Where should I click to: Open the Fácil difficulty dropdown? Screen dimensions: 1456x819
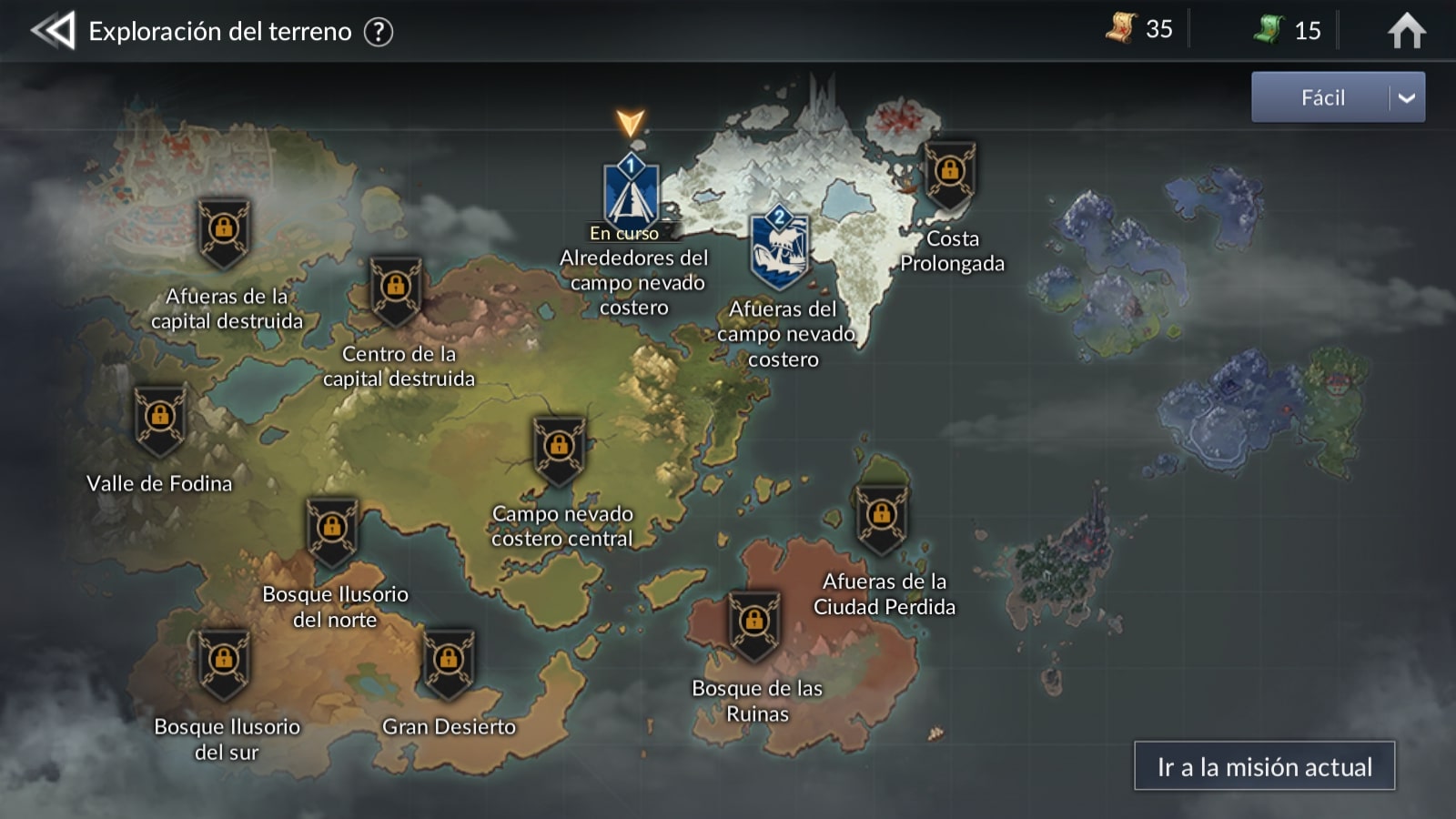point(1338,97)
